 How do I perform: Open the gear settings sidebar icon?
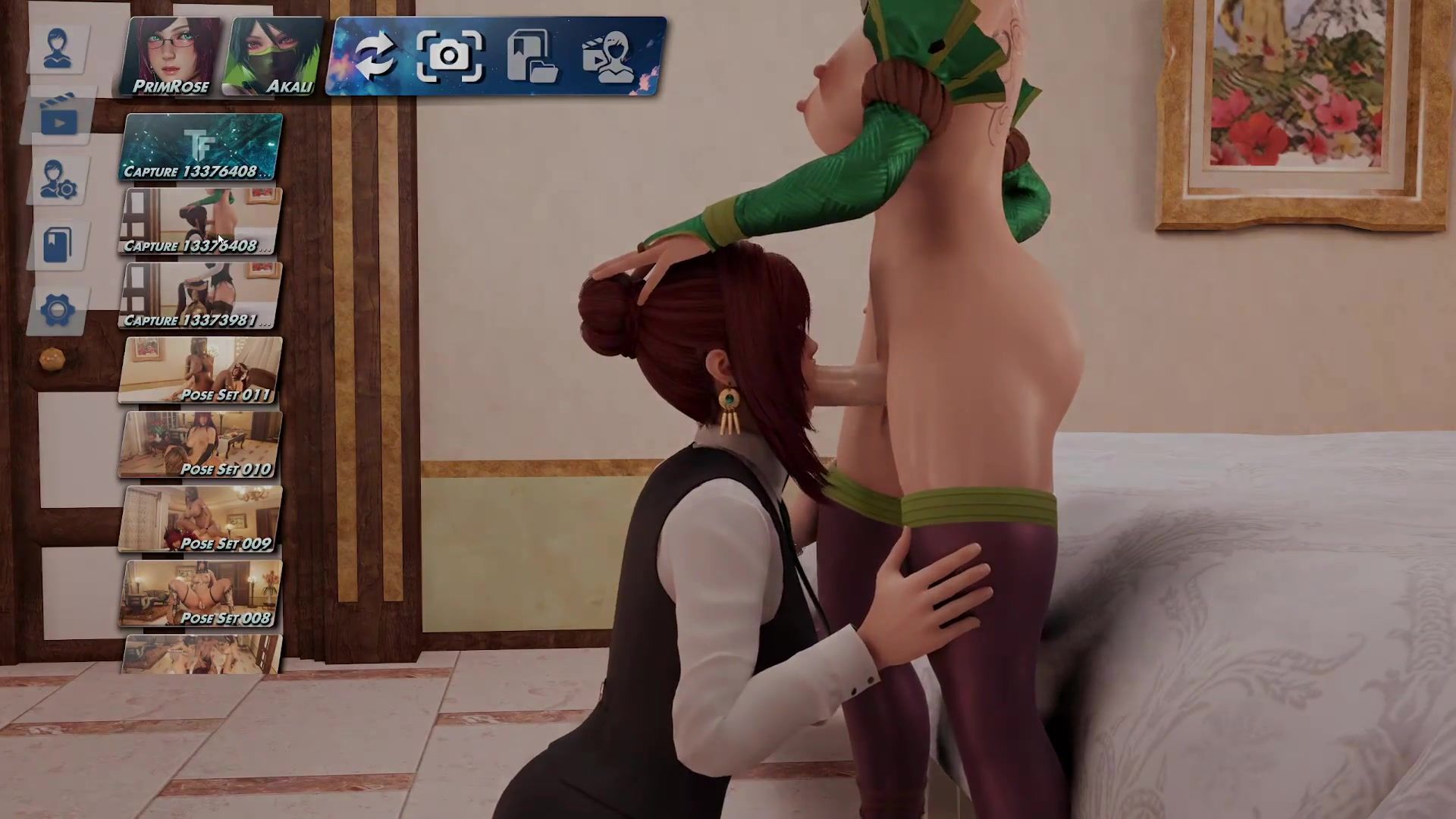pos(58,310)
